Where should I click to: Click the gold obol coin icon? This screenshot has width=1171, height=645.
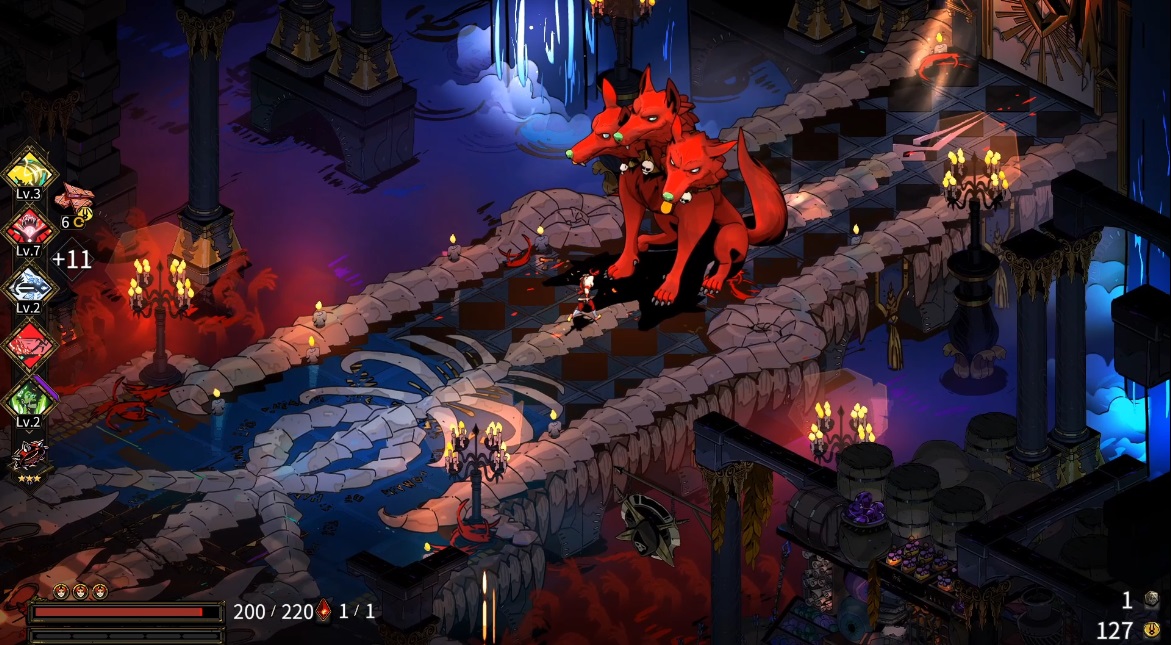tap(1152, 630)
